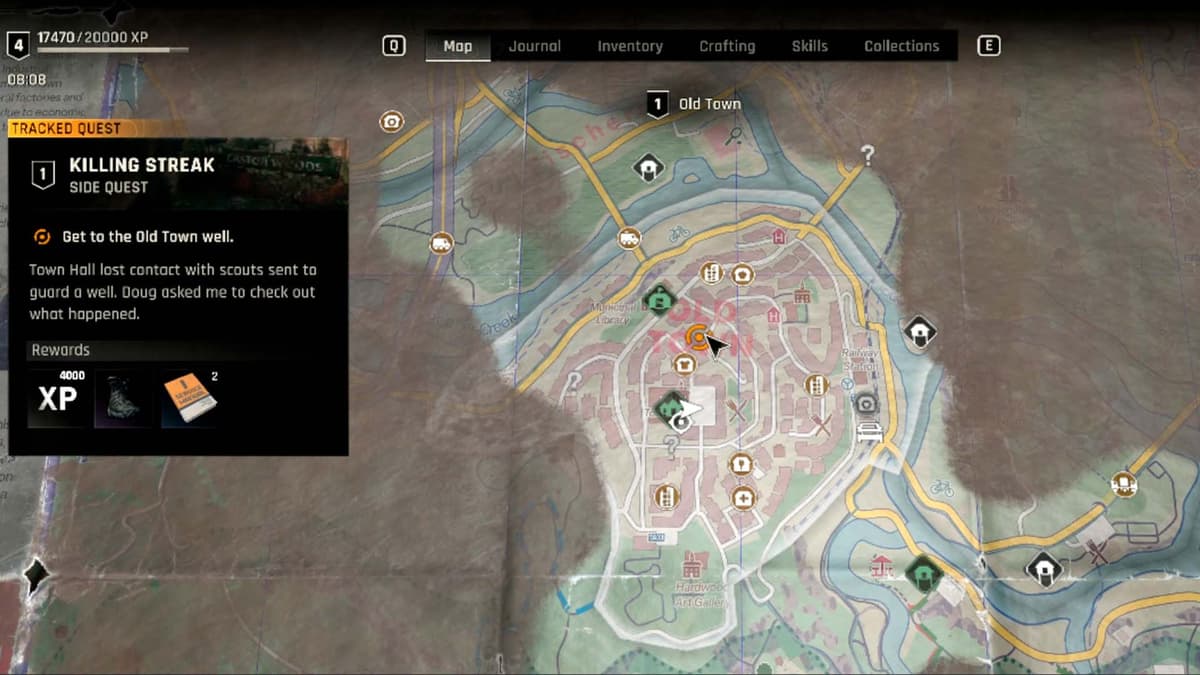Select the boots reward item
1200x675 pixels.
tap(123, 399)
